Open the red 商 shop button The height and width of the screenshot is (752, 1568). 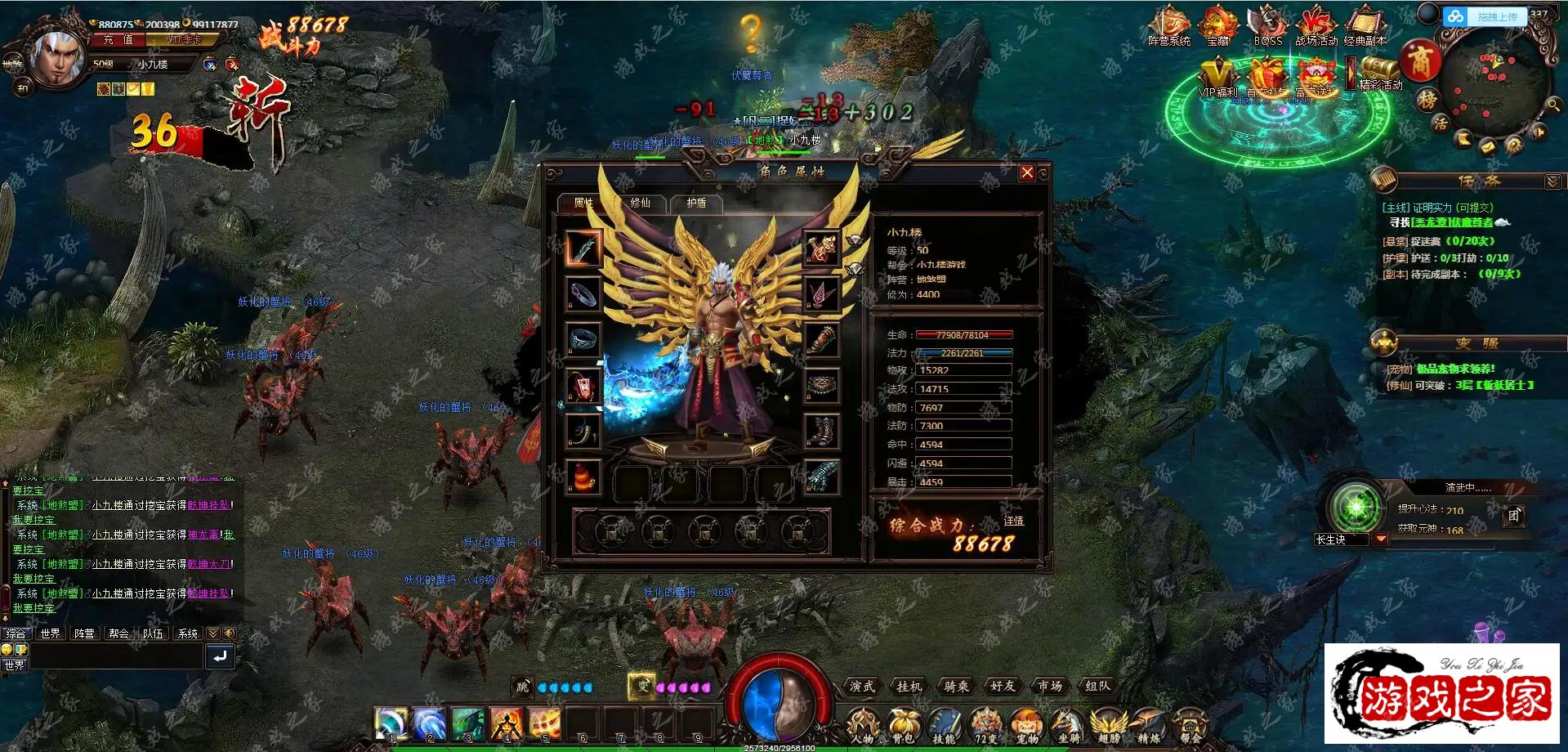point(1421,60)
